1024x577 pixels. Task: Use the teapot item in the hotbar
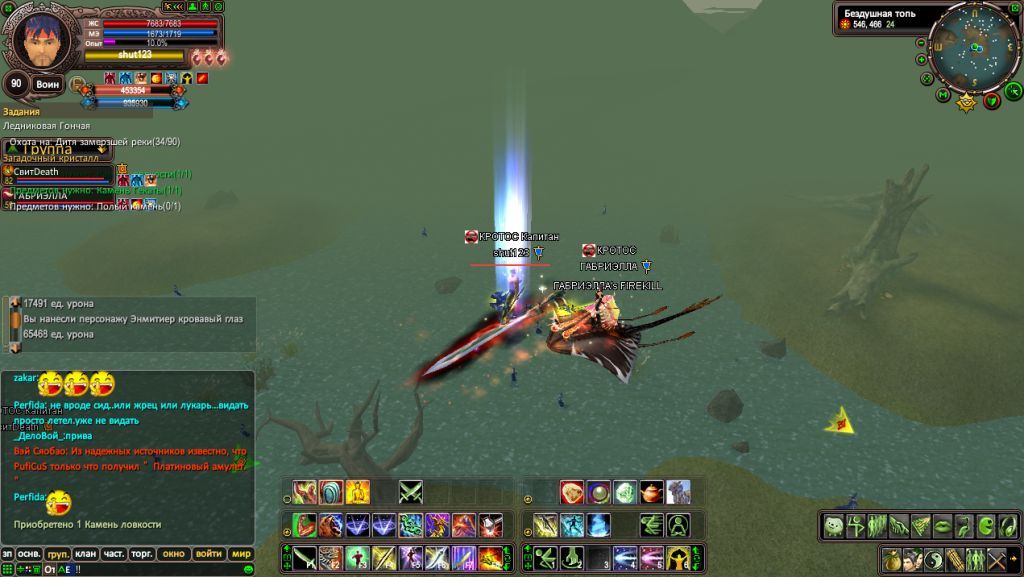point(651,492)
